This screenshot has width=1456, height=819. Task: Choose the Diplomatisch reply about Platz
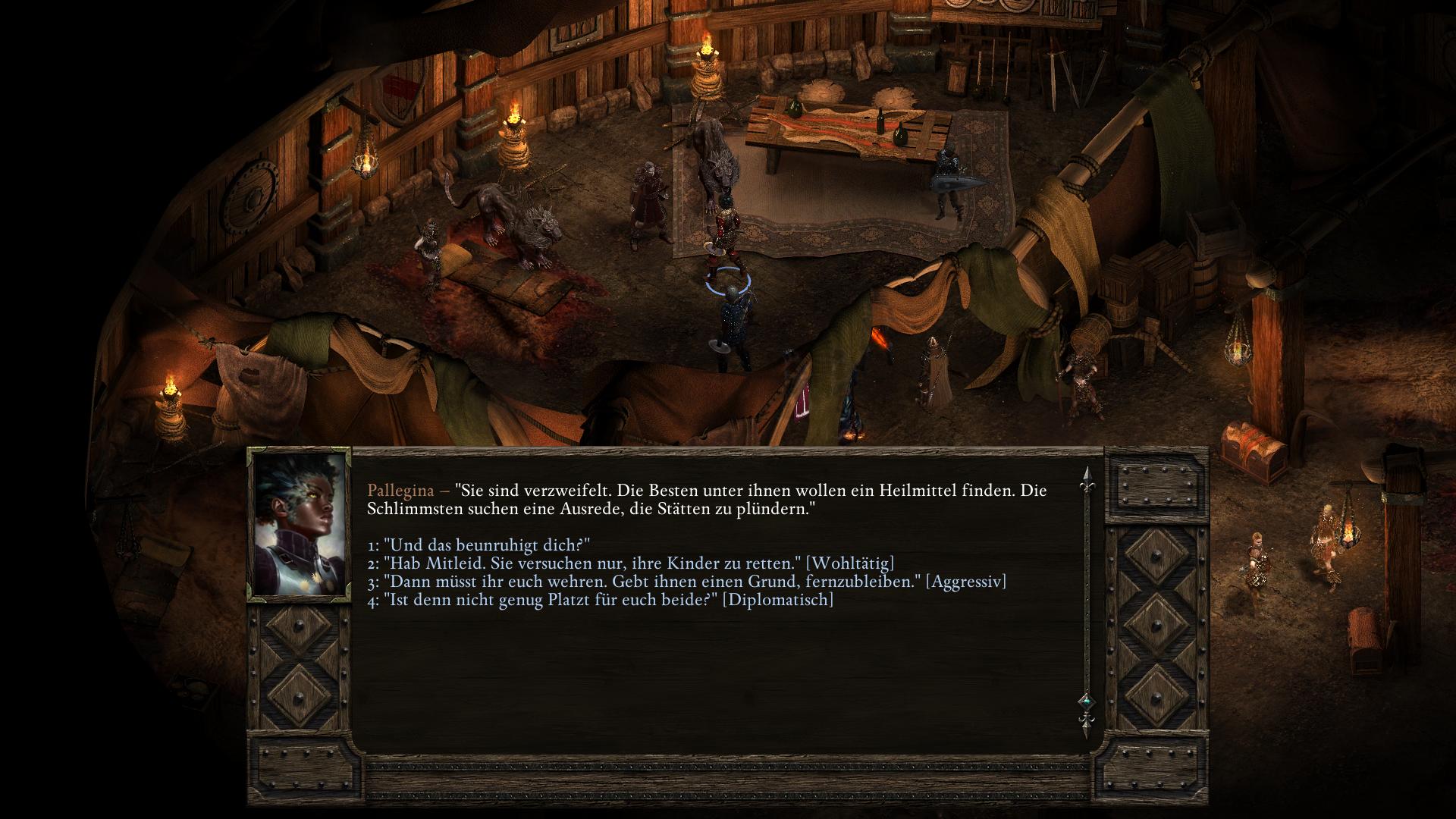coord(601,600)
